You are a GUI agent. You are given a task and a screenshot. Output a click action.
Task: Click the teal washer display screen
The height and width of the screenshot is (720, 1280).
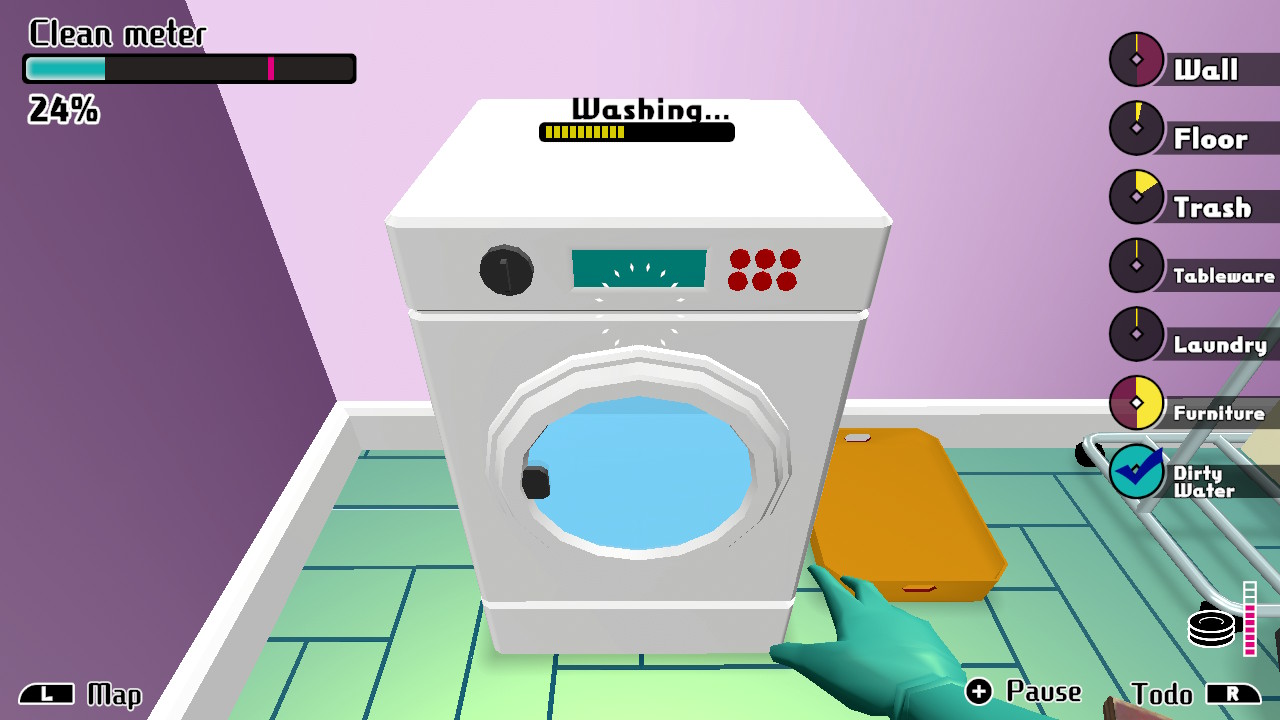tap(640, 266)
